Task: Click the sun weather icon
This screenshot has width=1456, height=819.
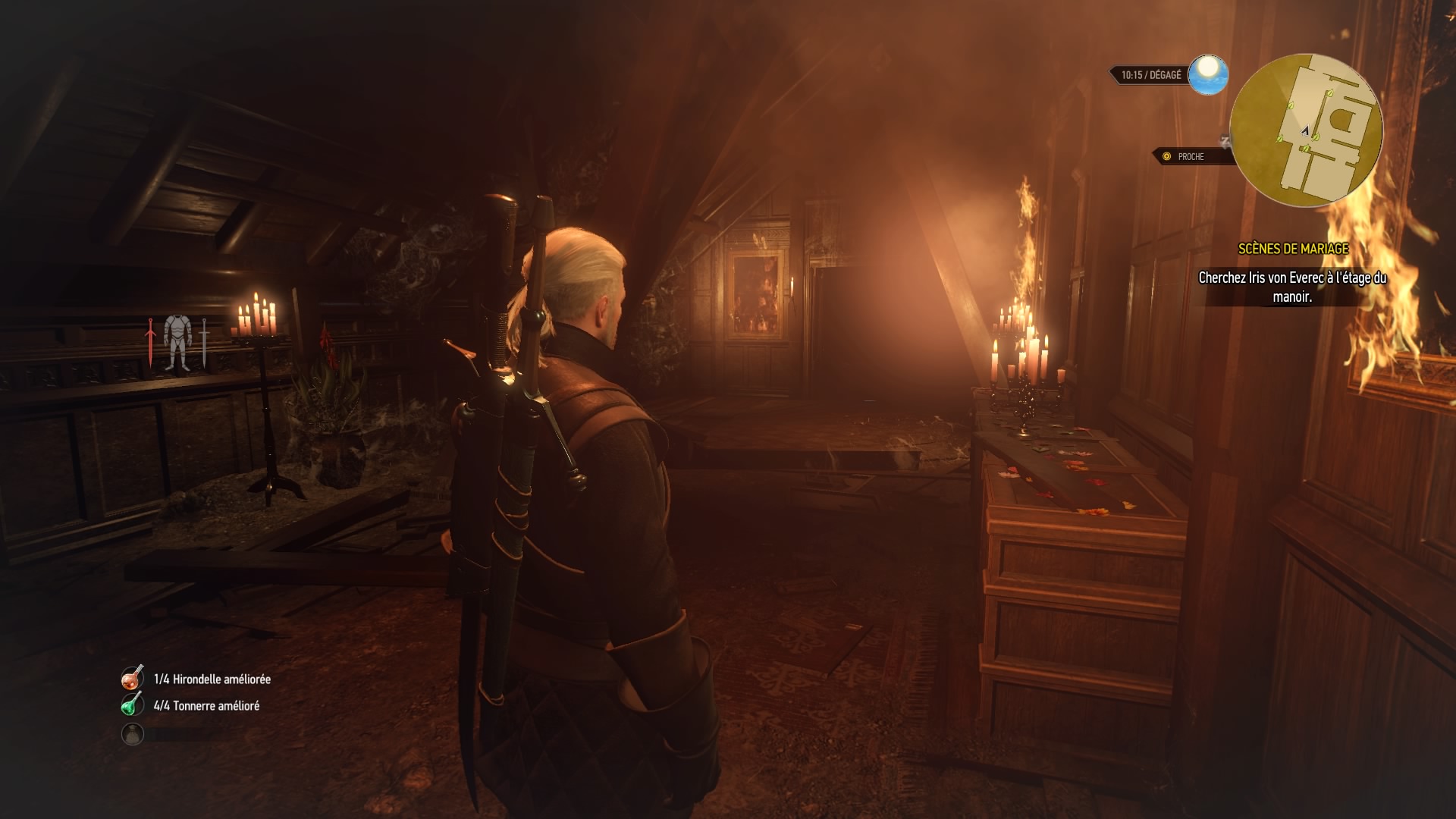Action: click(1207, 74)
